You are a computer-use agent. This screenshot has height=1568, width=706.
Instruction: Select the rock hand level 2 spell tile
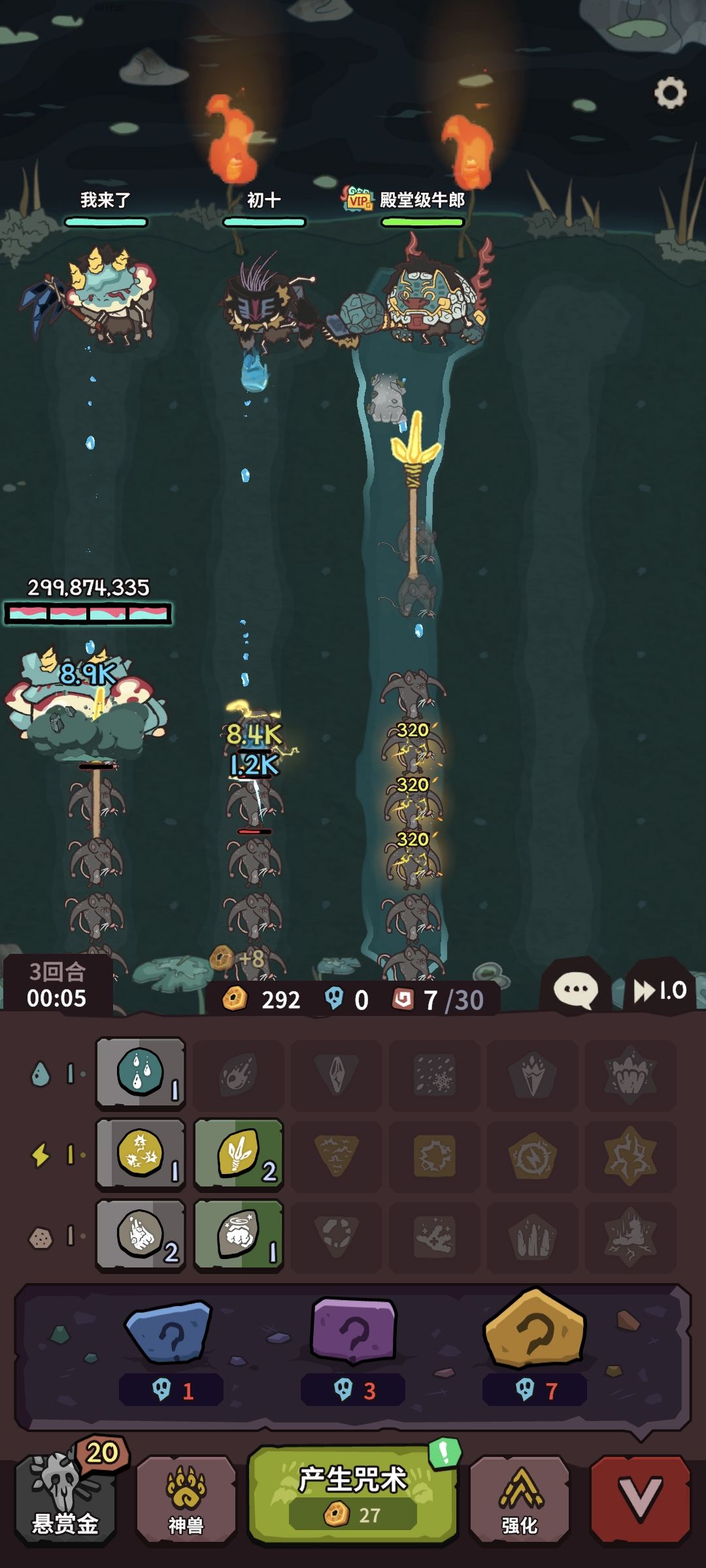pos(141,1235)
